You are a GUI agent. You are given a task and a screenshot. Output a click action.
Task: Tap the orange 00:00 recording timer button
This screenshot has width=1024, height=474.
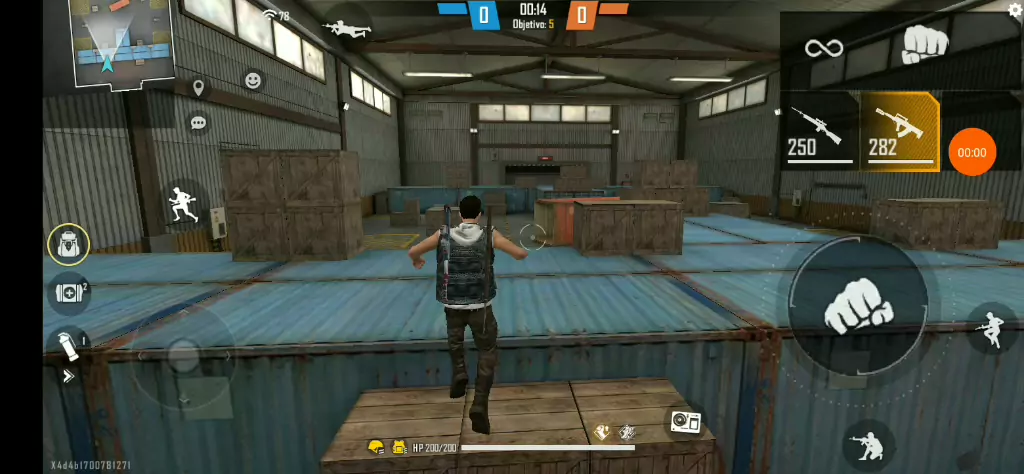pos(971,153)
